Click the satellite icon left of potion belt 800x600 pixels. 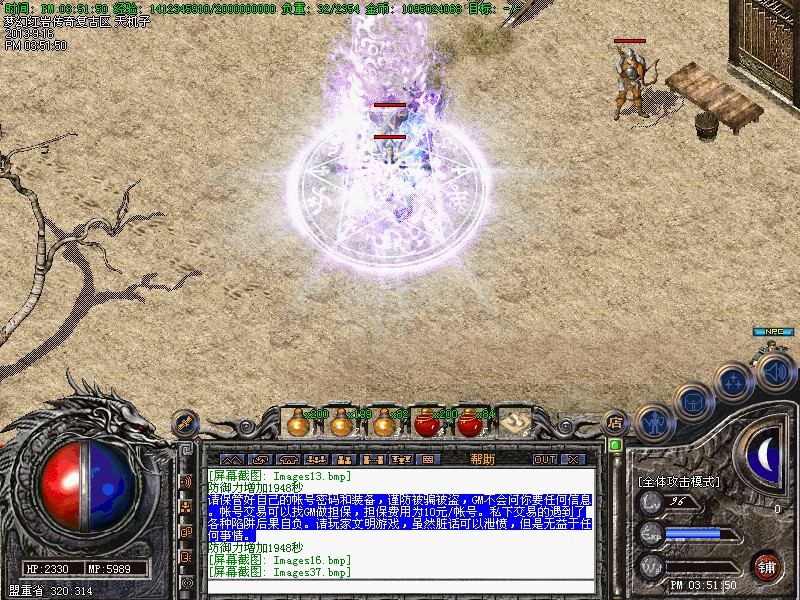click(x=186, y=423)
